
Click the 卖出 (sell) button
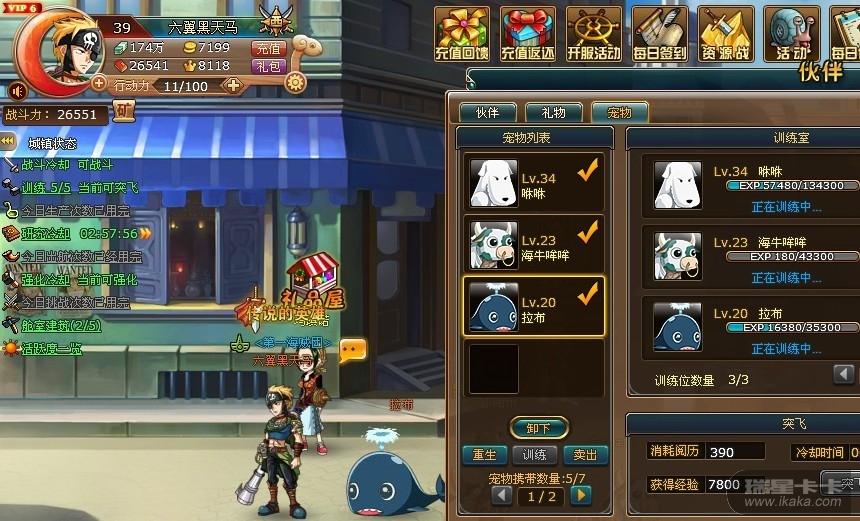pos(586,455)
